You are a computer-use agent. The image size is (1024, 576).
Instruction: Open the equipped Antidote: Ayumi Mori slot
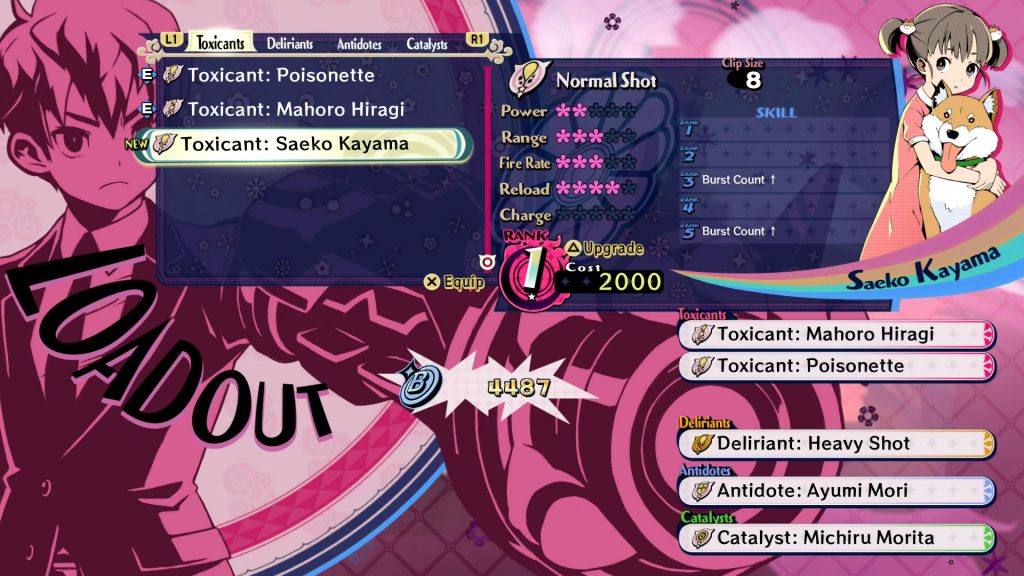pyautogui.click(x=836, y=490)
